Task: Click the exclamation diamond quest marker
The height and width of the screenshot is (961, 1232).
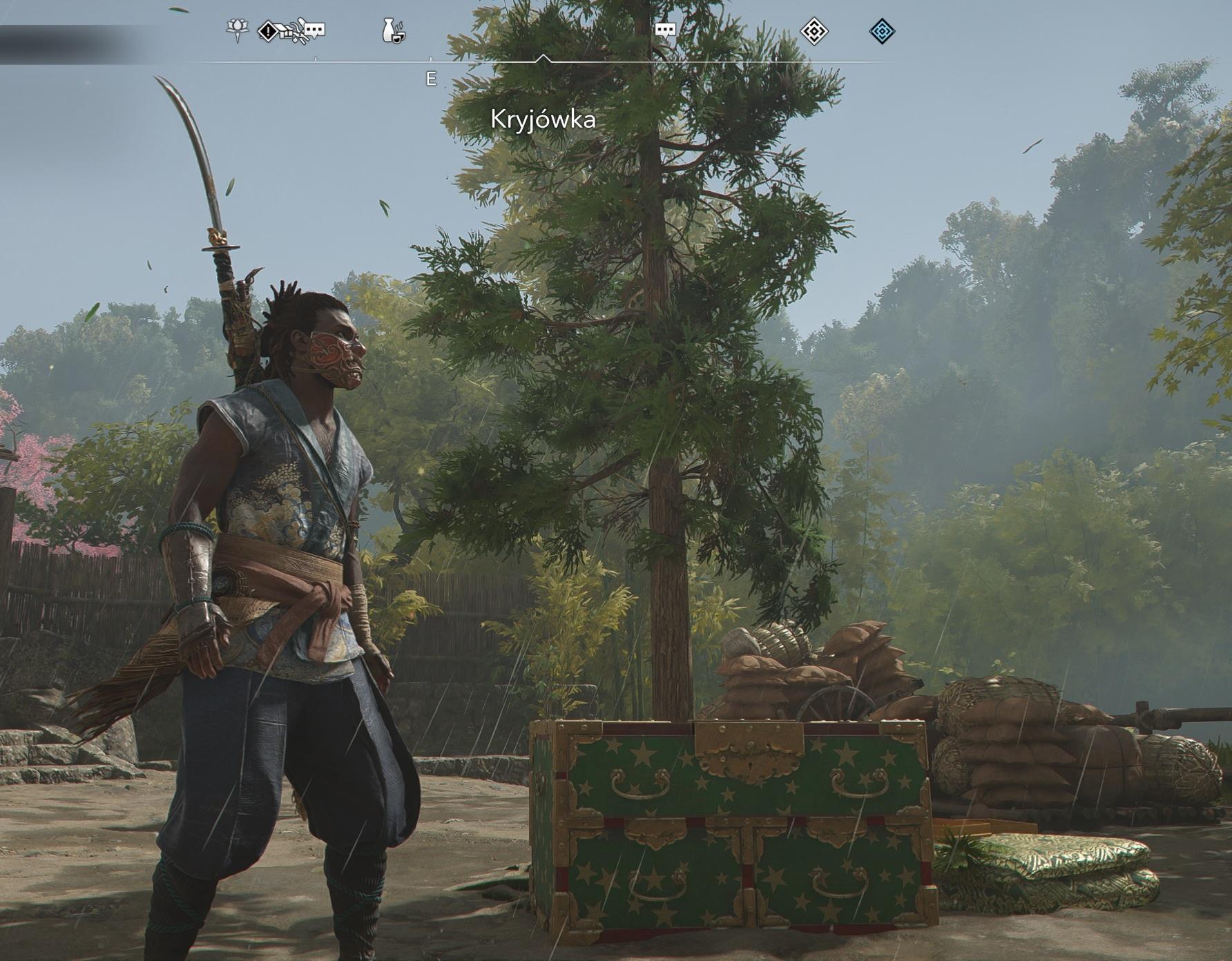Action: coord(267,31)
